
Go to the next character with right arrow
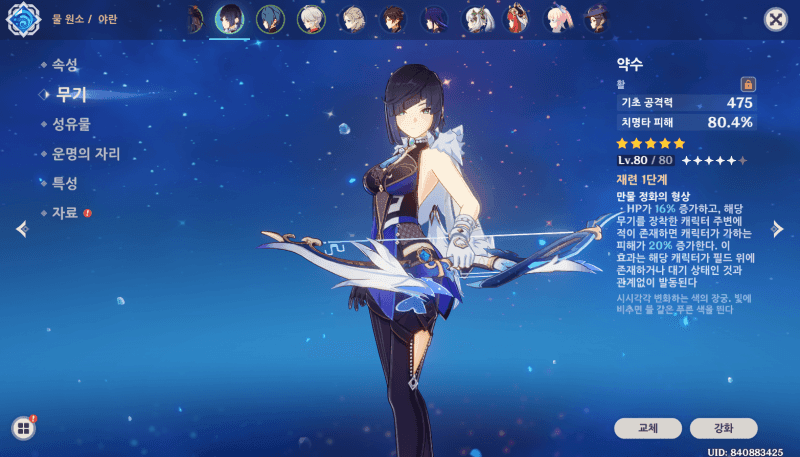tap(778, 229)
